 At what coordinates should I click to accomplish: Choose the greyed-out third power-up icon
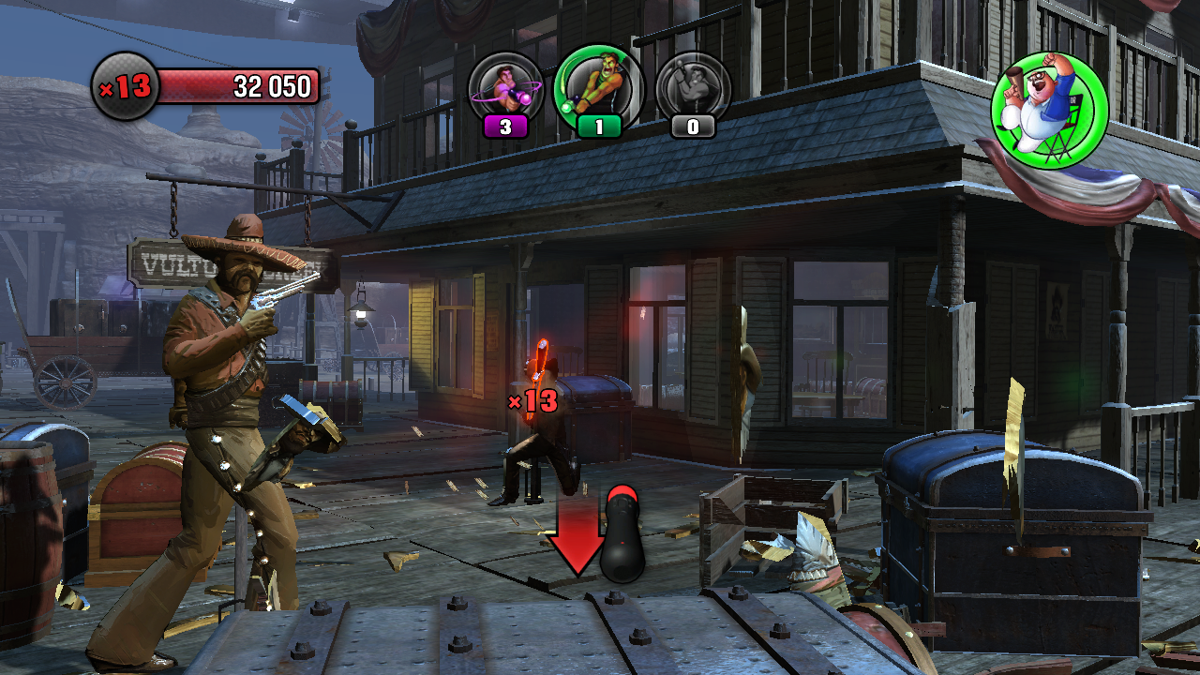pyautogui.click(x=693, y=88)
